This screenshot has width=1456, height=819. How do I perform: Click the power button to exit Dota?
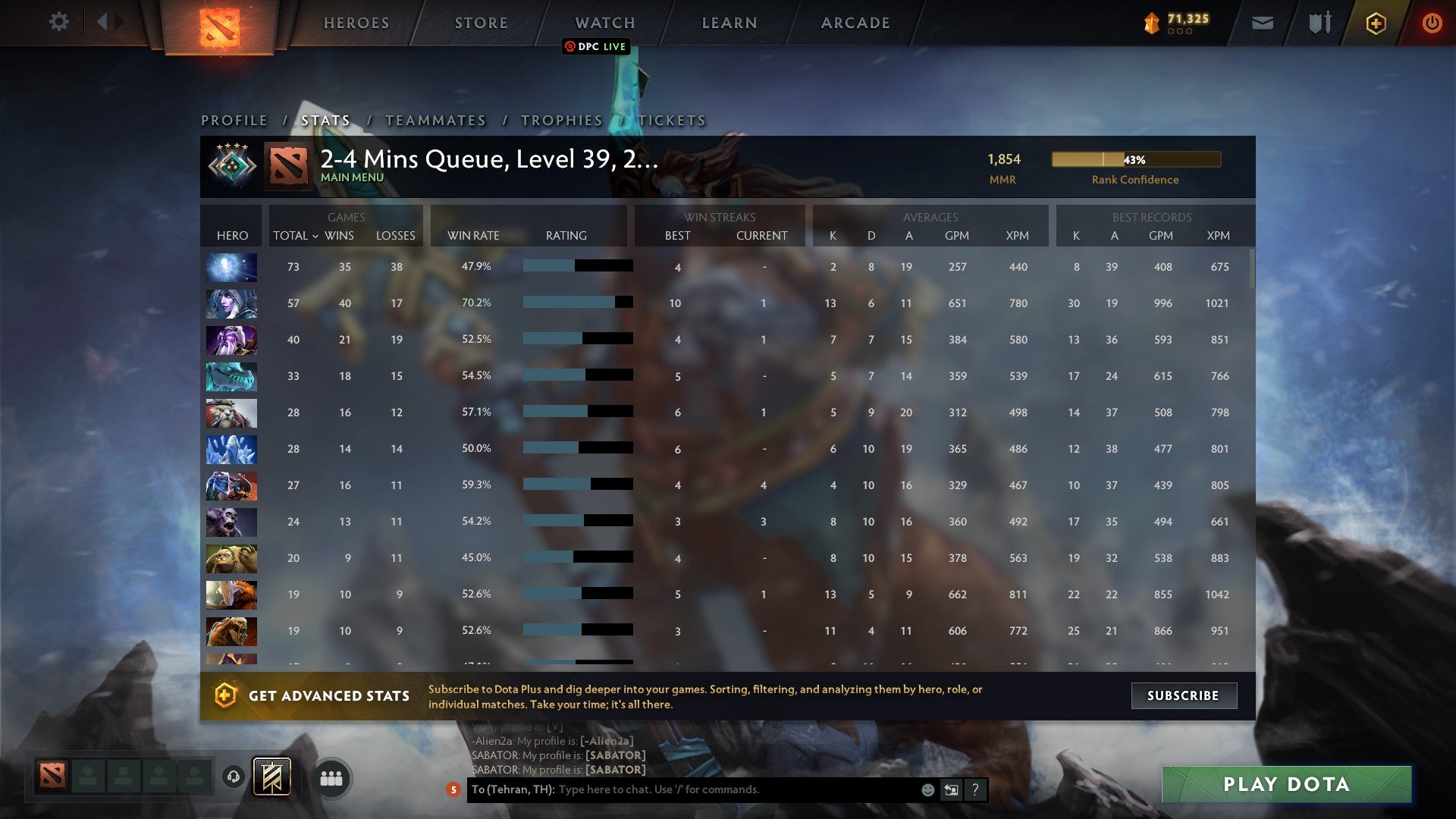pyautogui.click(x=1432, y=23)
